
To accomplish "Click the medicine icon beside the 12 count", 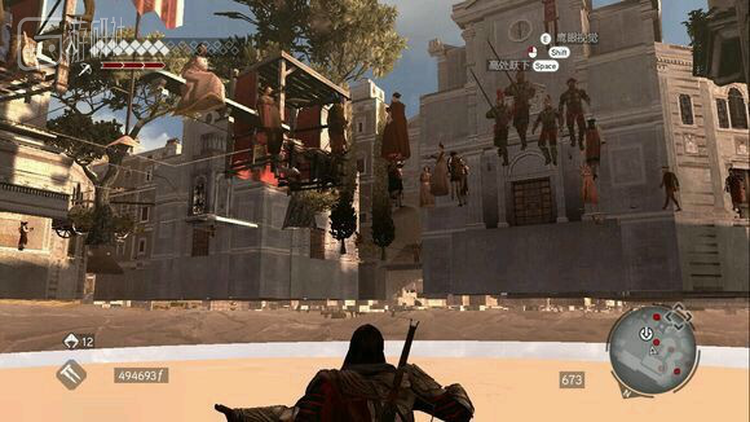I will pyautogui.click(x=71, y=341).
